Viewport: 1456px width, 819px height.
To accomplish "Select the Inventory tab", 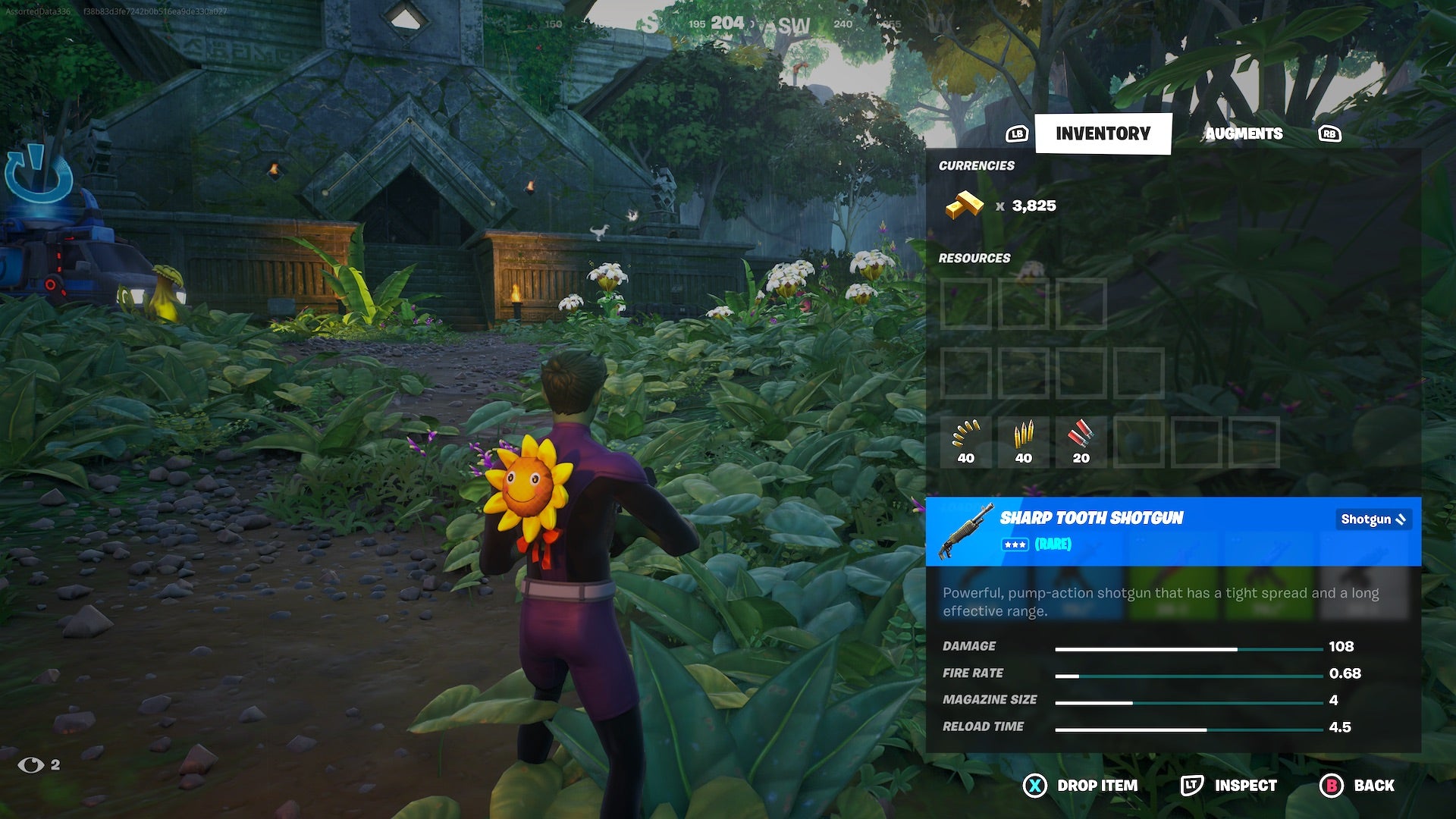I will [x=1103, y=133].
